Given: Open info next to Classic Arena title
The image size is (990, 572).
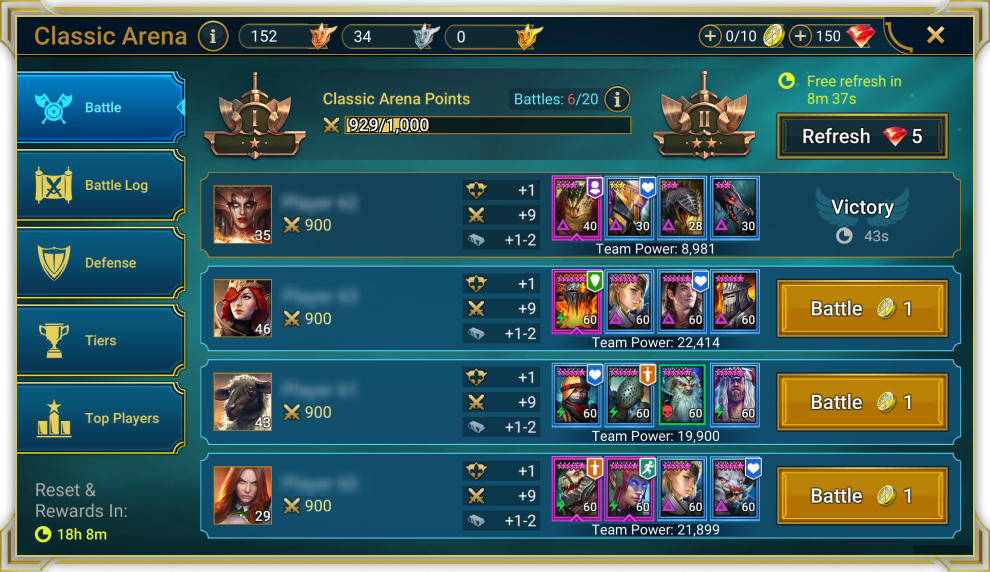Looking at the screenshot, I should pyautogui.click(x=212, y=37).
